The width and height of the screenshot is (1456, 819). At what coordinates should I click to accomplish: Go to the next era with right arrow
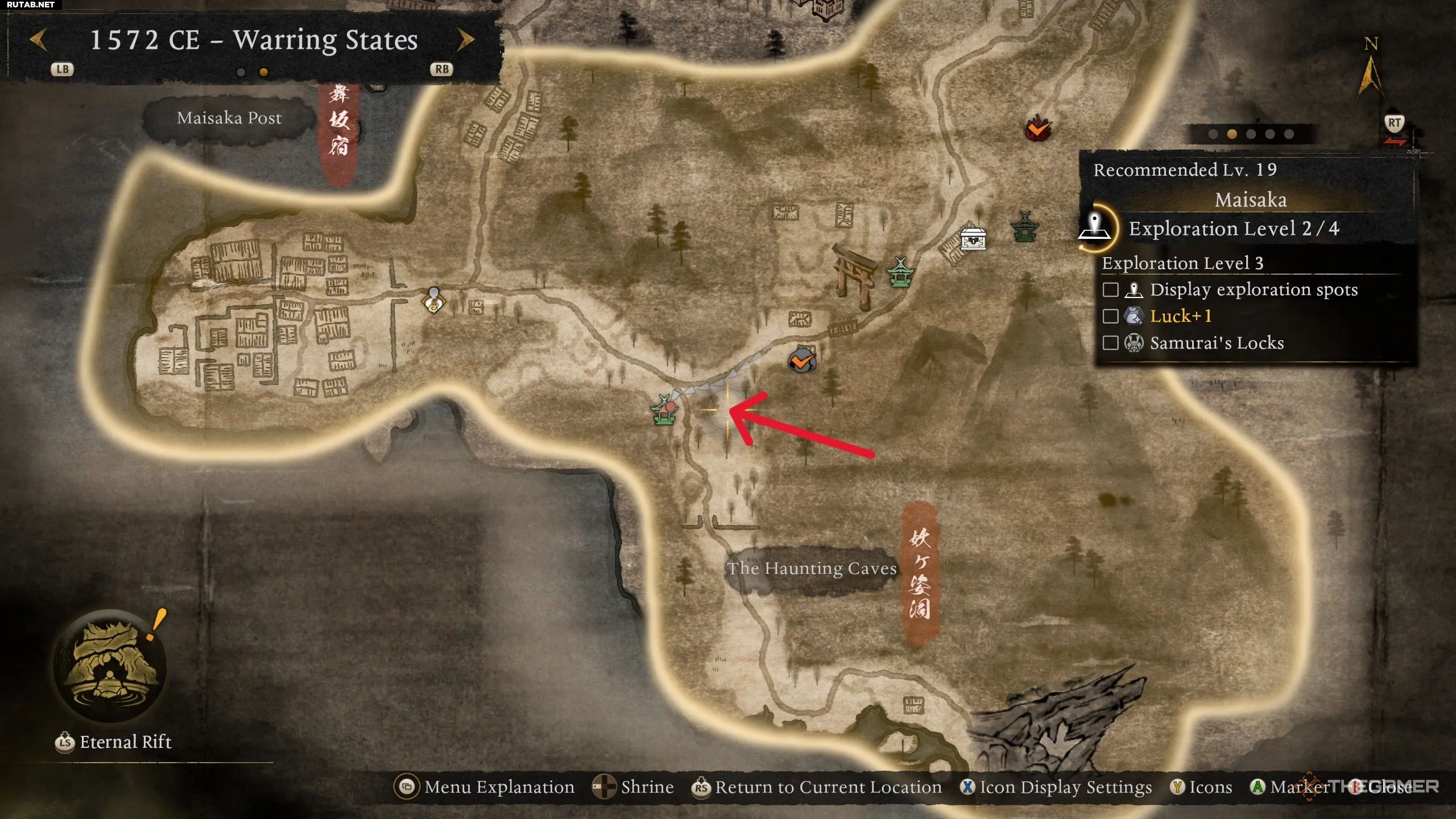click(x=465, y=40)
